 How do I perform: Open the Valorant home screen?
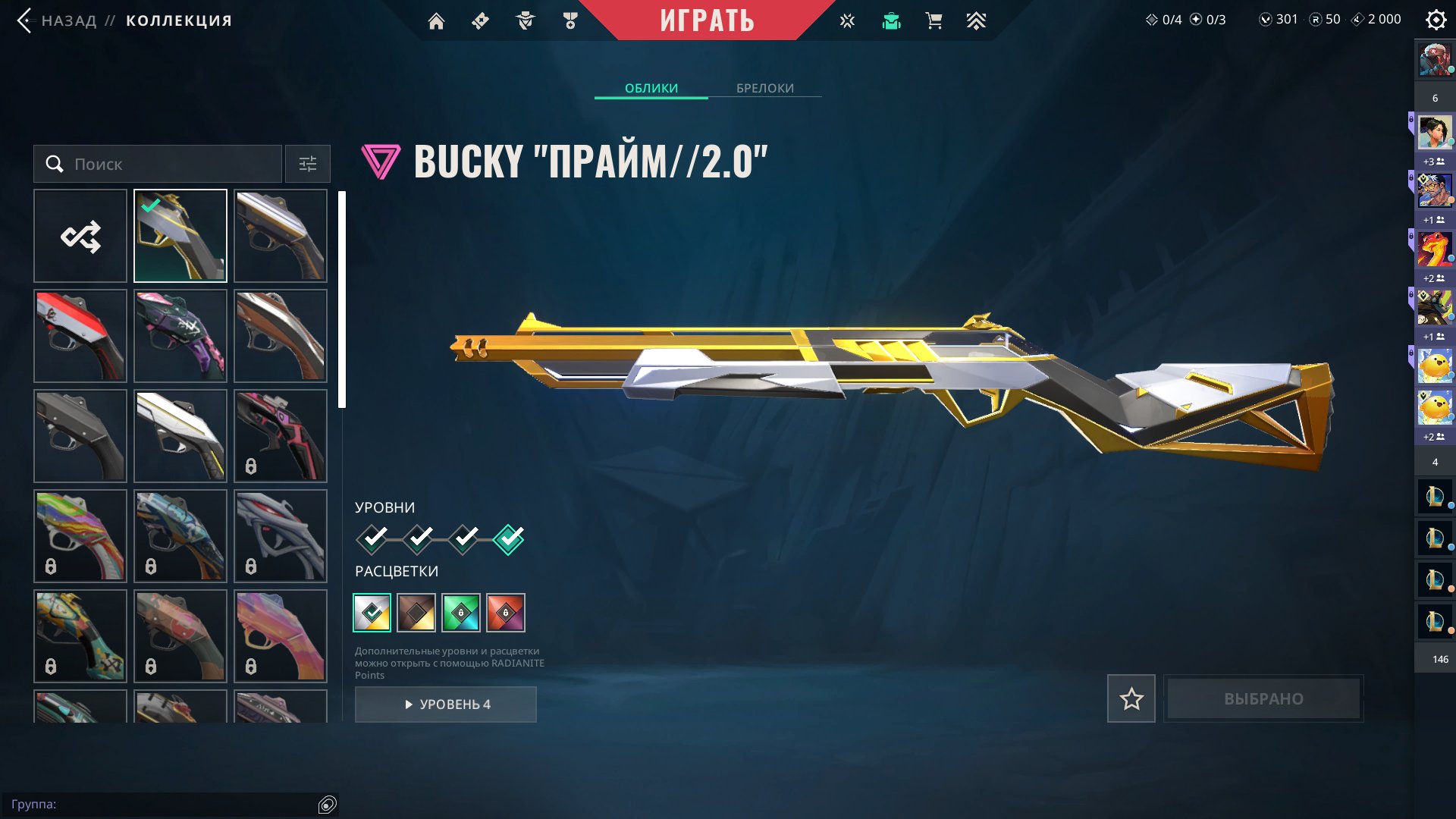pyautogui.click(x=436, y=20)
